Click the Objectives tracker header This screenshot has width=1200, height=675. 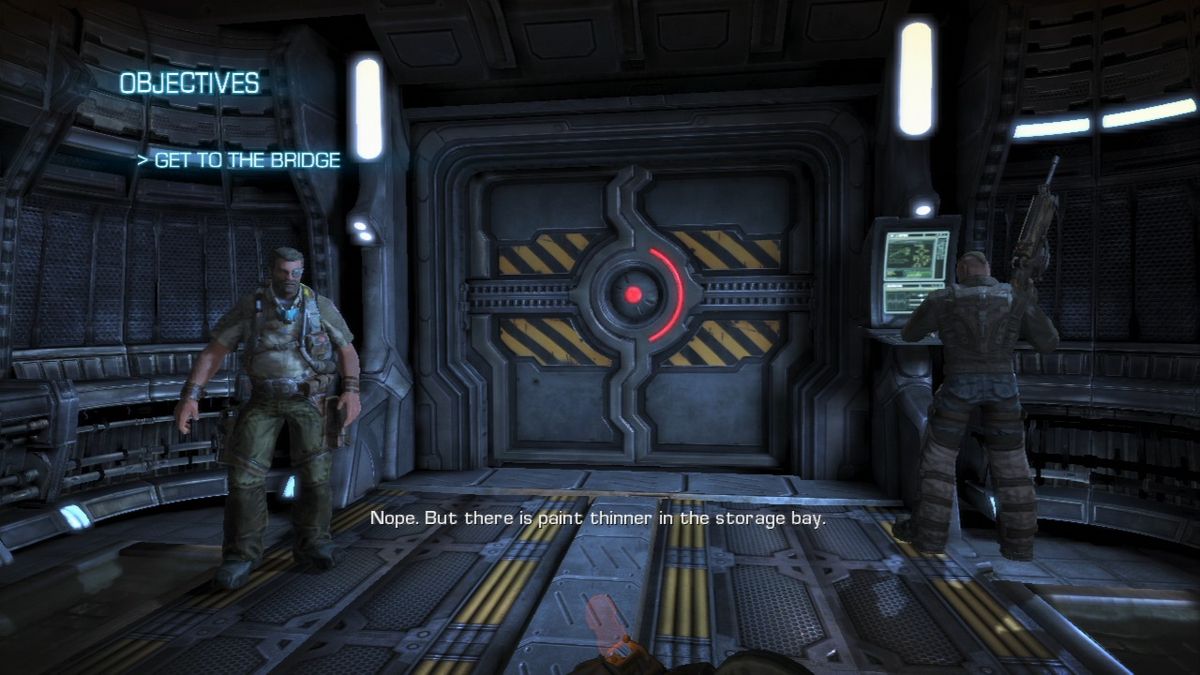click(x=189, y=84)
